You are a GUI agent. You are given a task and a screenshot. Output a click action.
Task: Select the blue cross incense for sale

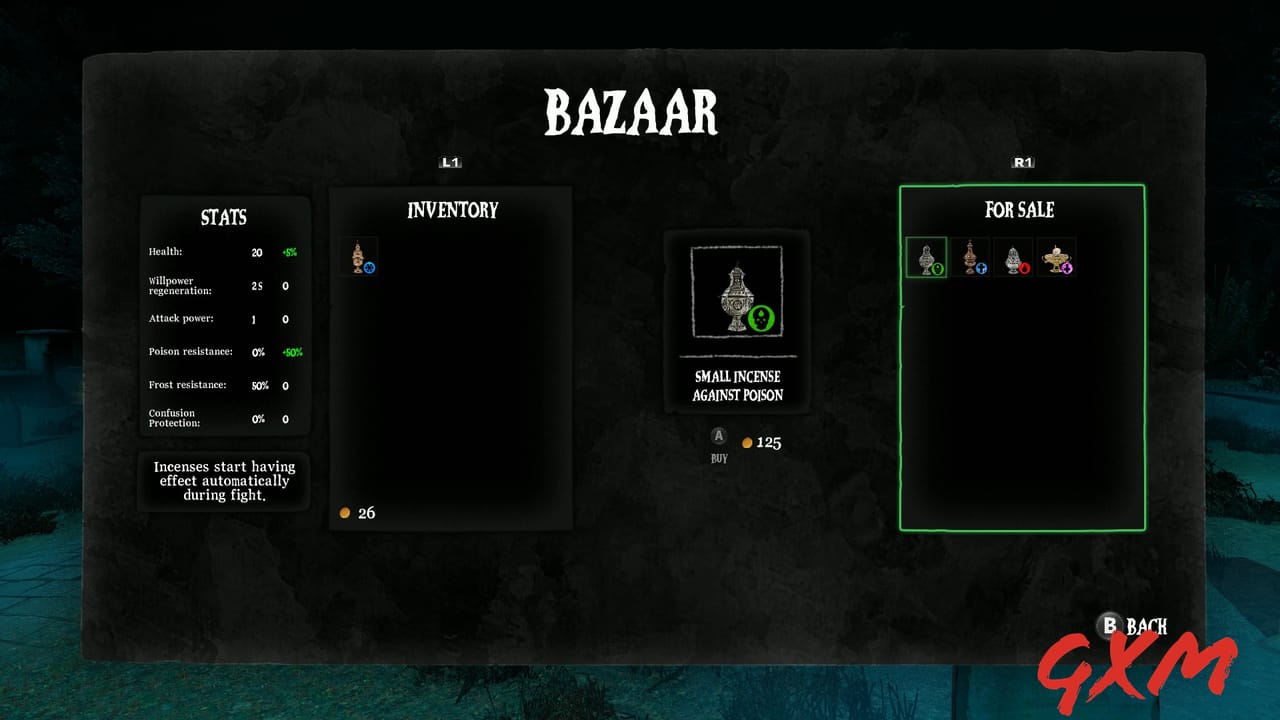coord(969,258)
